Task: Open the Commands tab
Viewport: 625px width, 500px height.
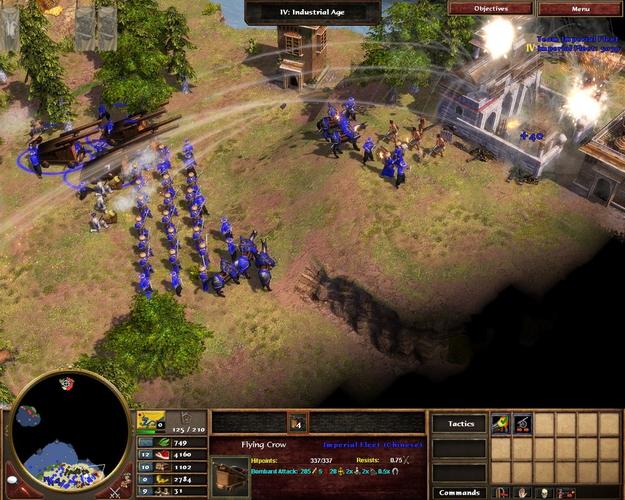Action: [x=460, y=492]
